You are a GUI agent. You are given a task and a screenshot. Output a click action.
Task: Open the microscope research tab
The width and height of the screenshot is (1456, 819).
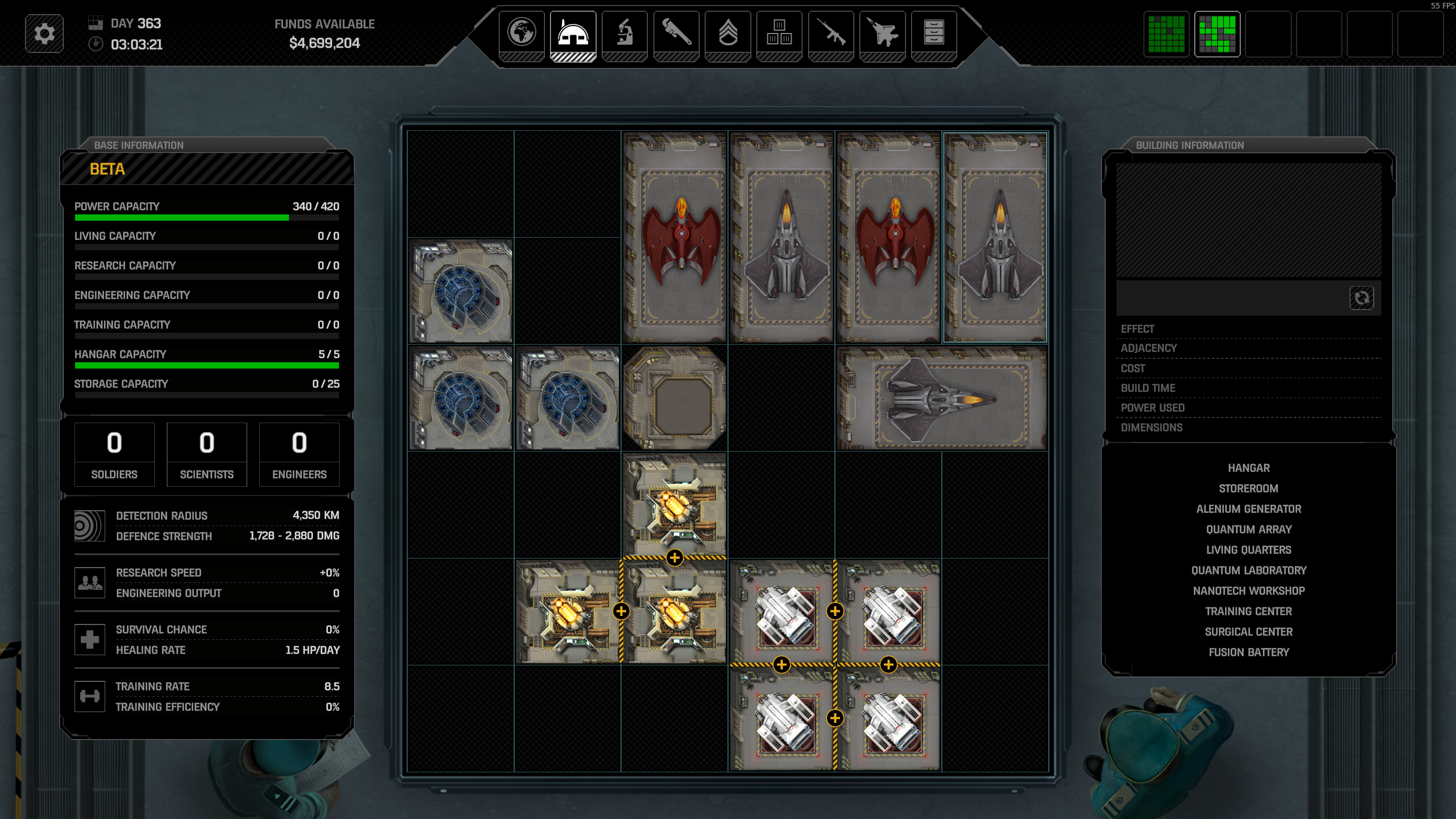tap(624, 33)
